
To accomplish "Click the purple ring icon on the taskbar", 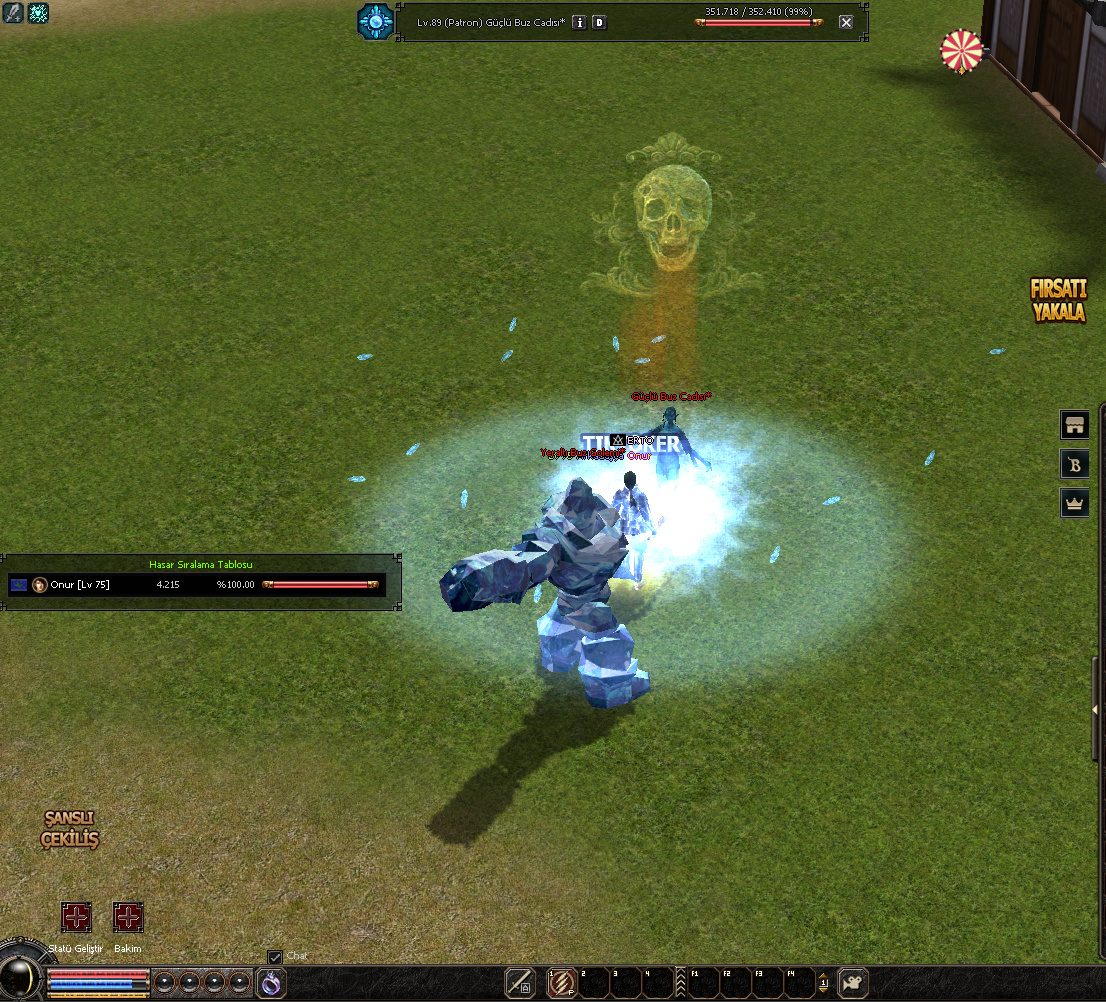I will (271, 983).
